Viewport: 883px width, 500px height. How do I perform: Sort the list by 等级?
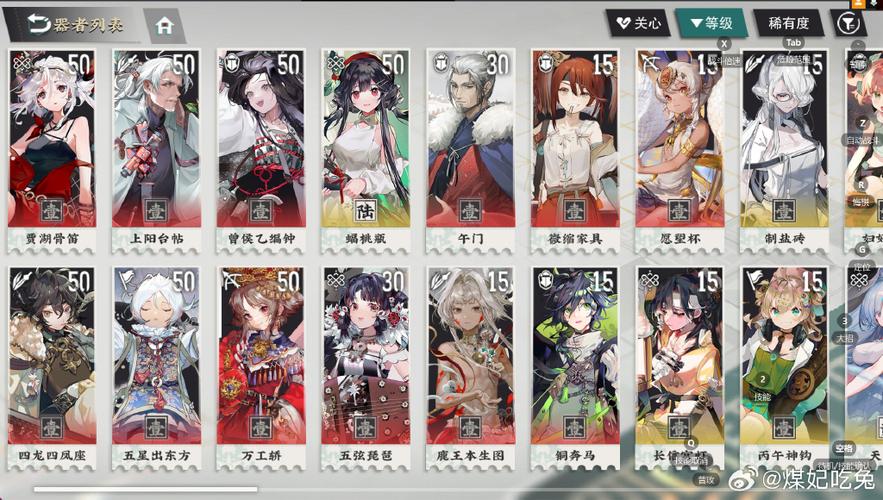[x=710, y=23]
